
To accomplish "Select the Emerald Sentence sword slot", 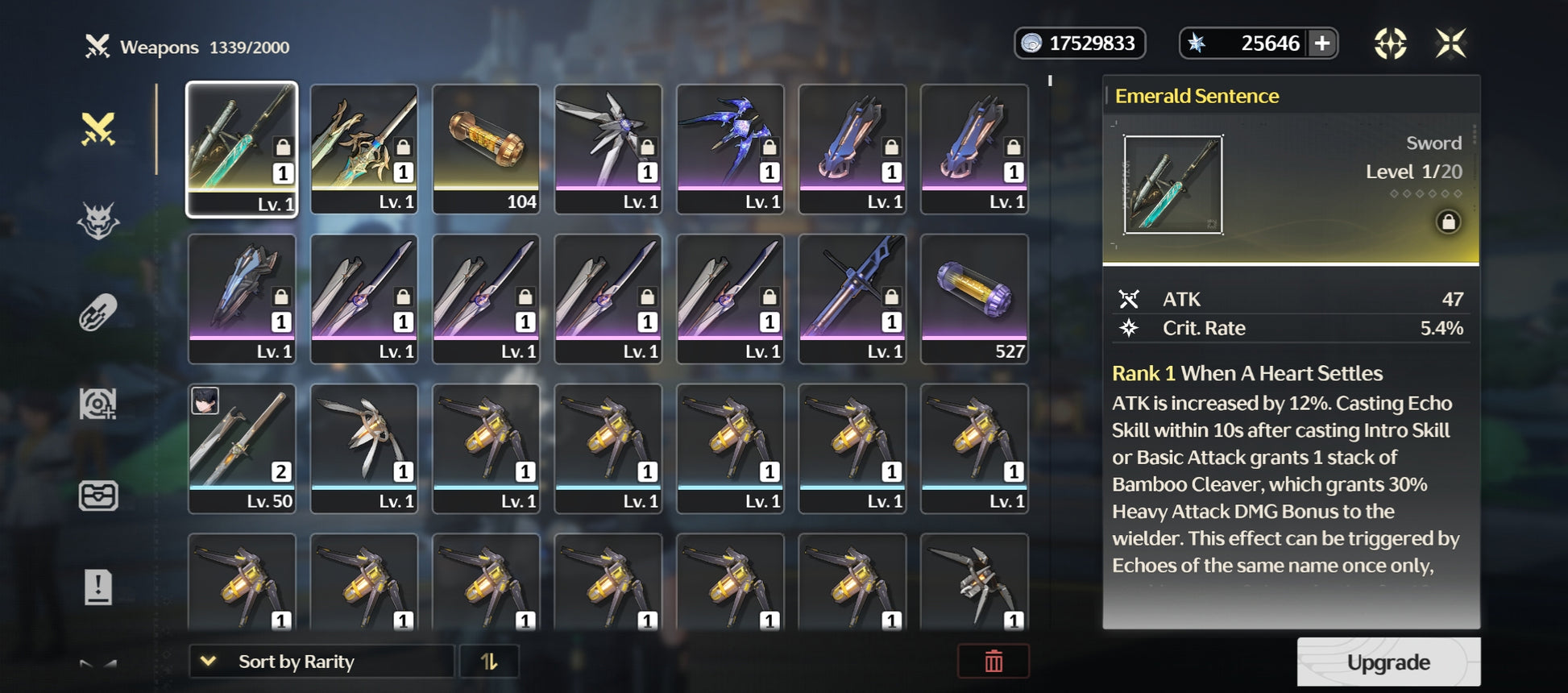I will (242, 149).
